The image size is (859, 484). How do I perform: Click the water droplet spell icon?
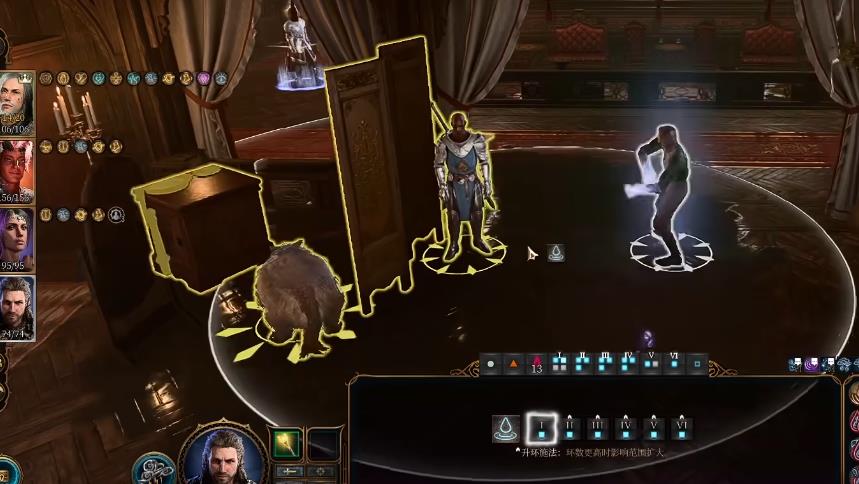(506, 430)
